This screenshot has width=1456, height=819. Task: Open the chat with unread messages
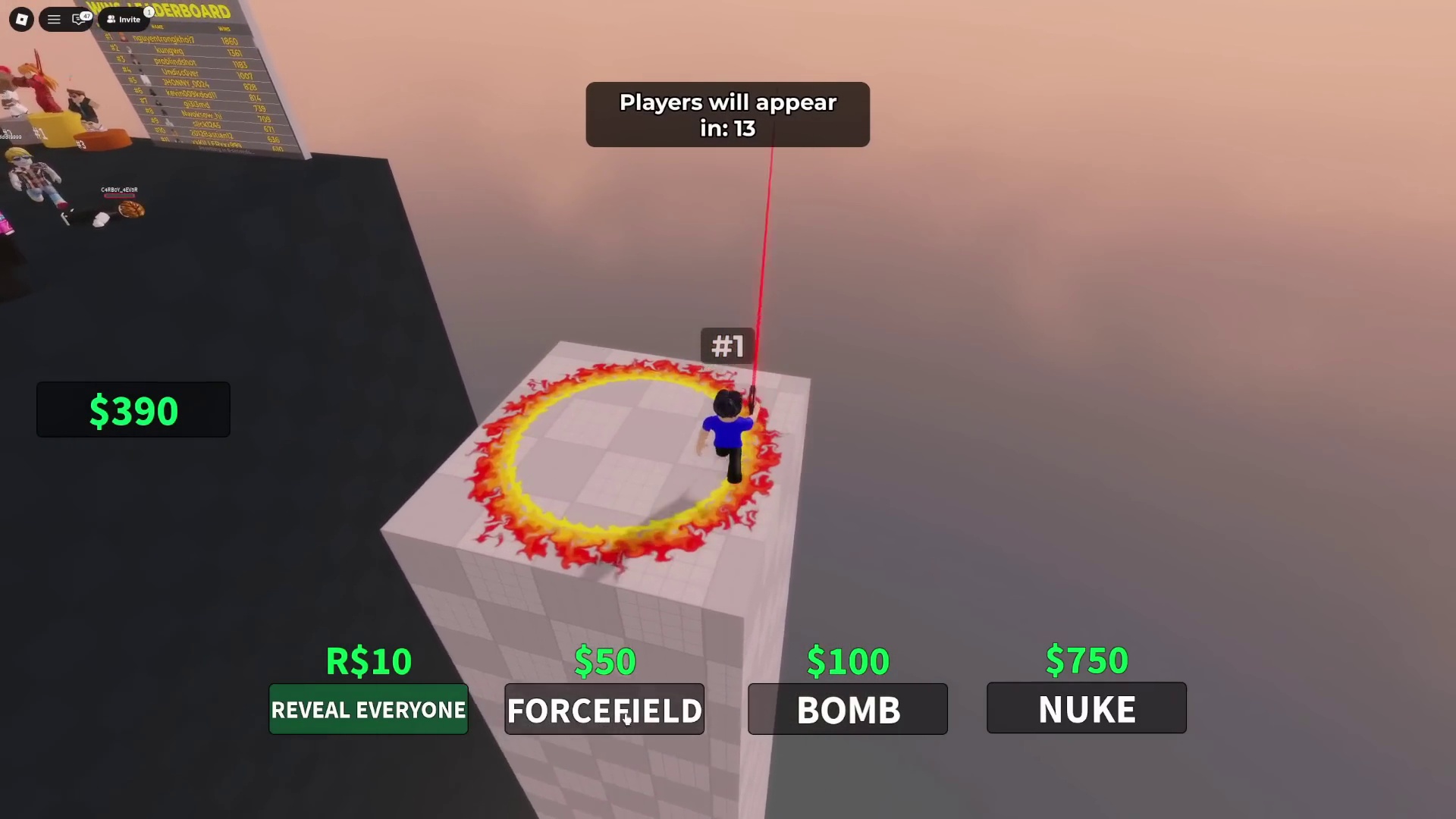tap(79, 20)
